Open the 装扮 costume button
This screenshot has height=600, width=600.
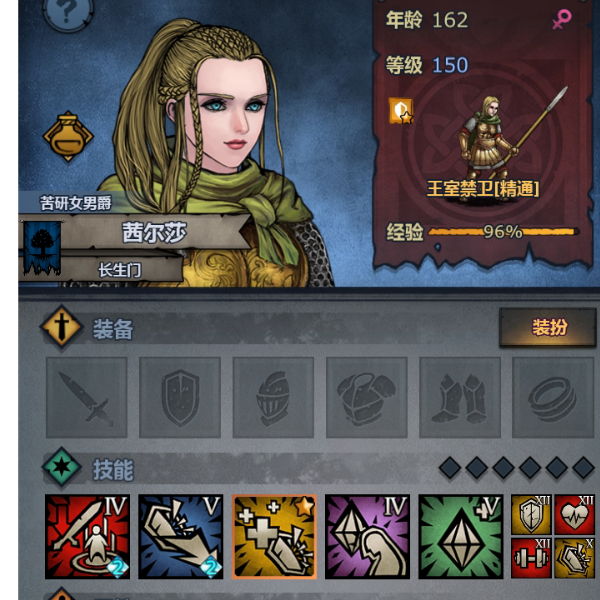pyautogui.click(x=547, y=328)
